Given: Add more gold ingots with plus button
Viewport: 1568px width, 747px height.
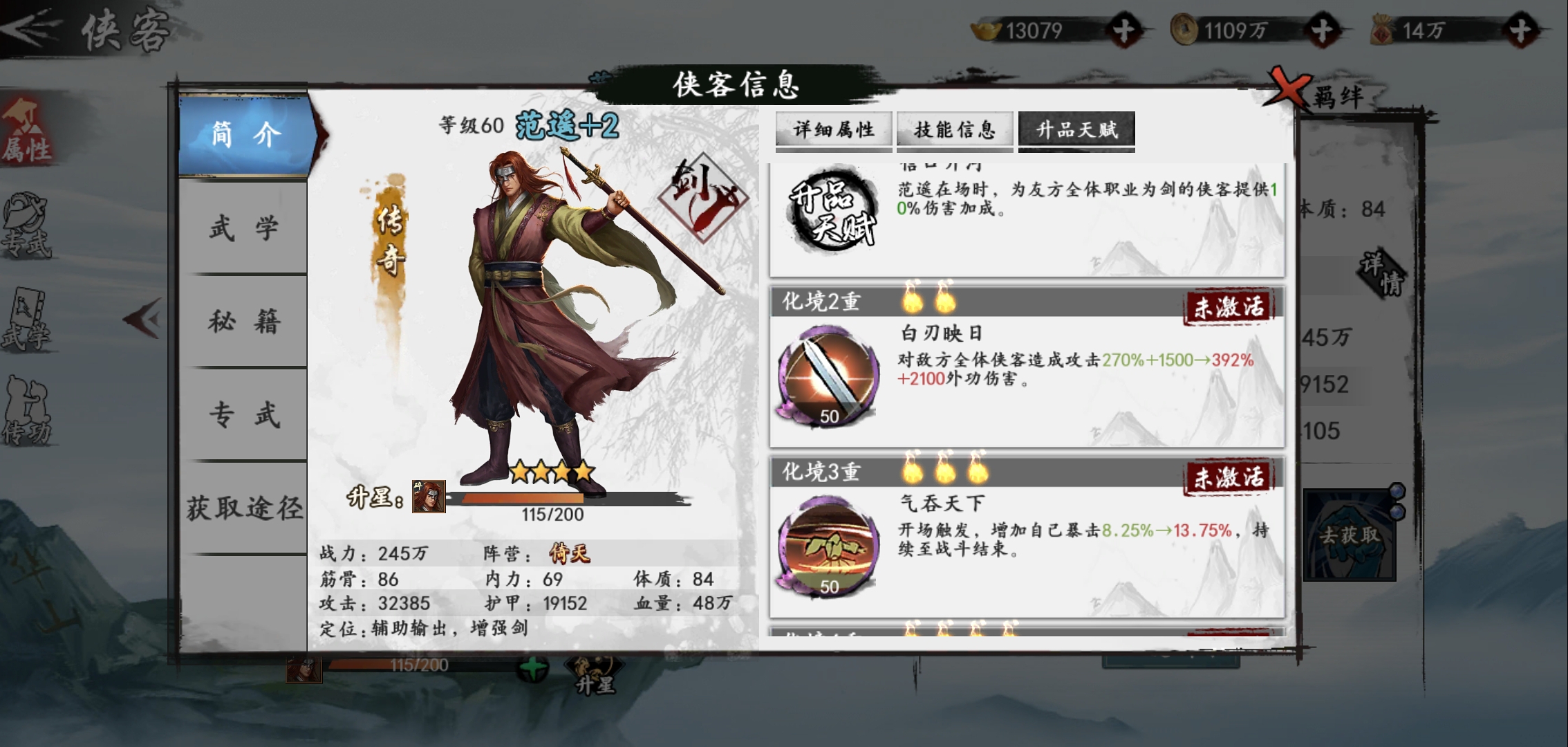Looking at the screenshot, I should 1123,31.
